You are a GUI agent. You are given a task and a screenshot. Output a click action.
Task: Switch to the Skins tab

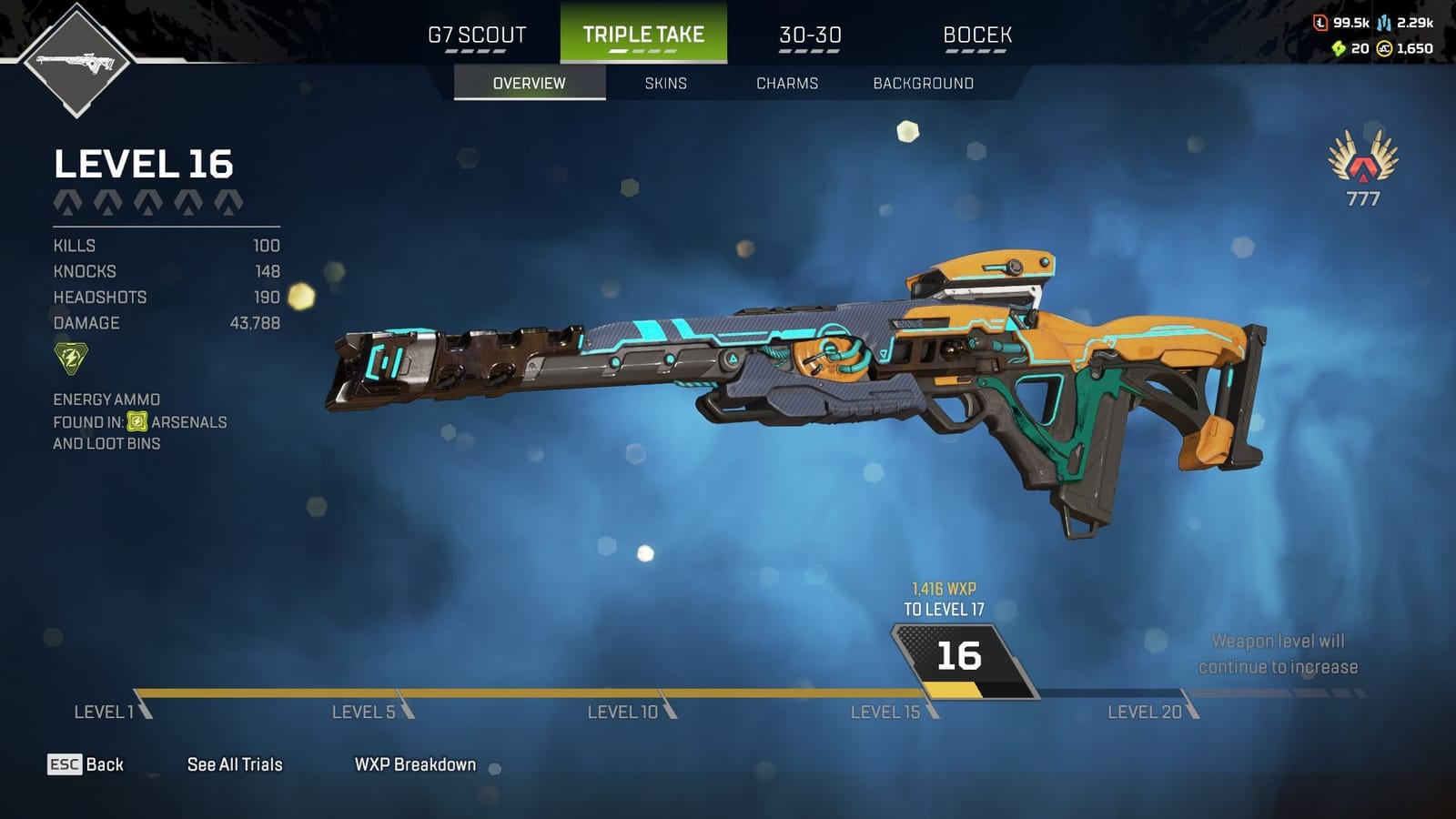[664, 83]
